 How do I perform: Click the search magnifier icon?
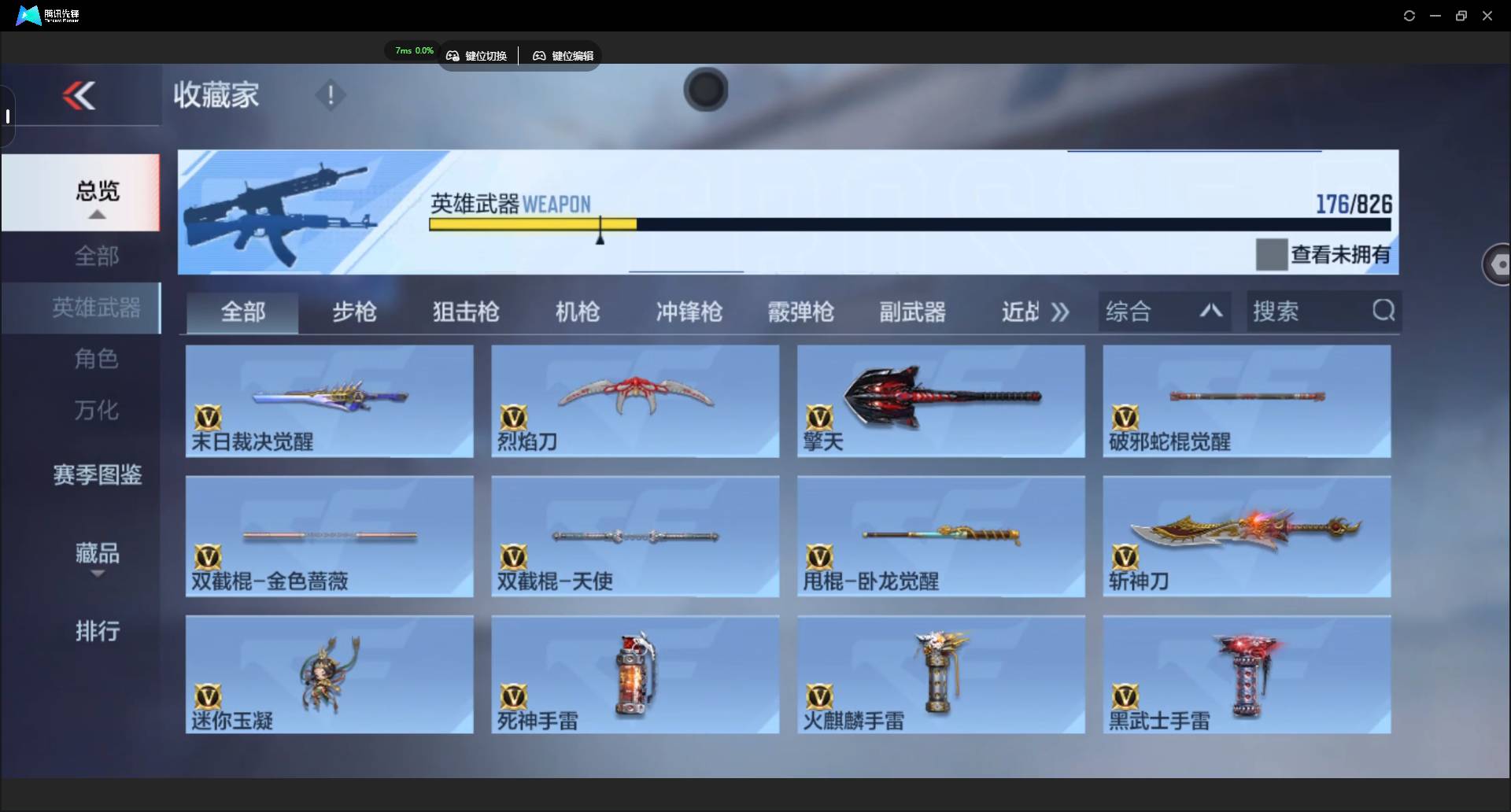[x=1384, y=311]
